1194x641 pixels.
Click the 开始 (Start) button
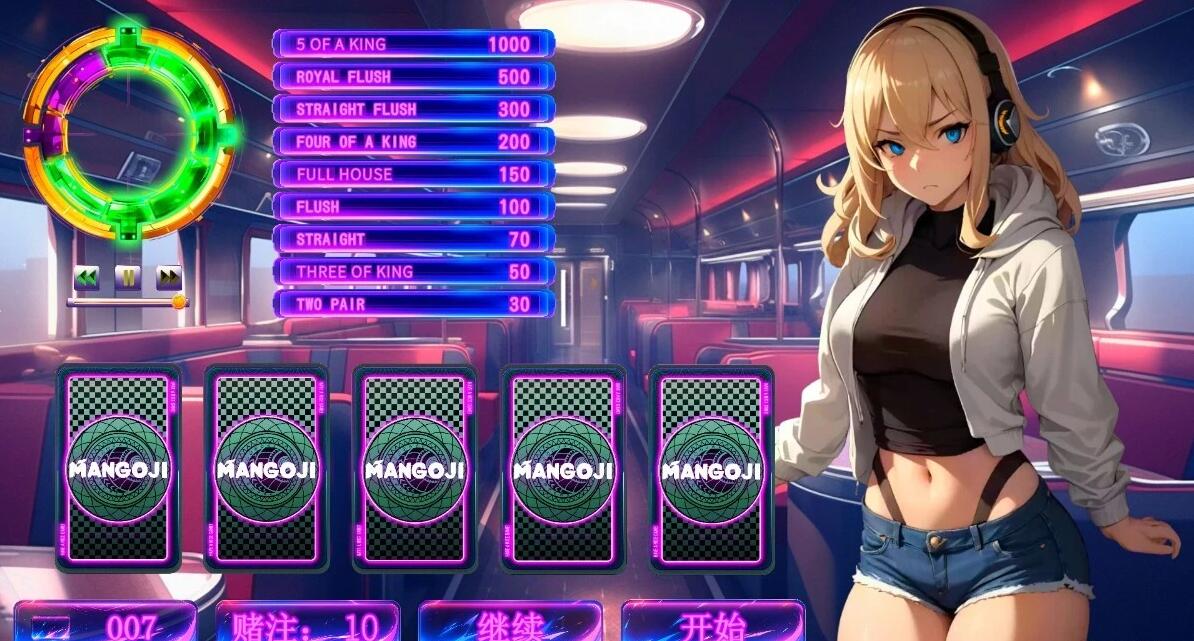tap(712, 623)
